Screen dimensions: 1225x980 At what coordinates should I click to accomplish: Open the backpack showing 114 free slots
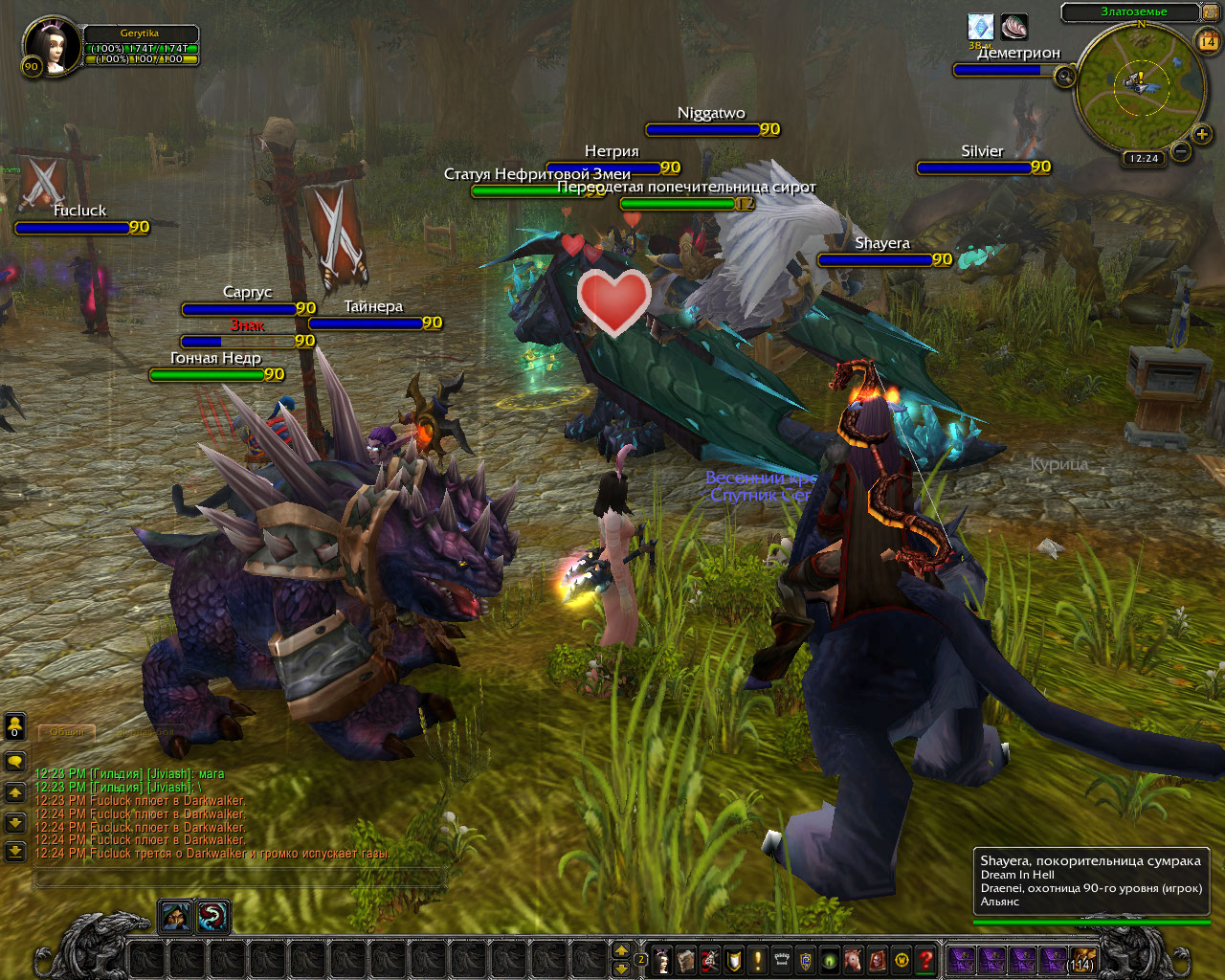click(1082, 959)
